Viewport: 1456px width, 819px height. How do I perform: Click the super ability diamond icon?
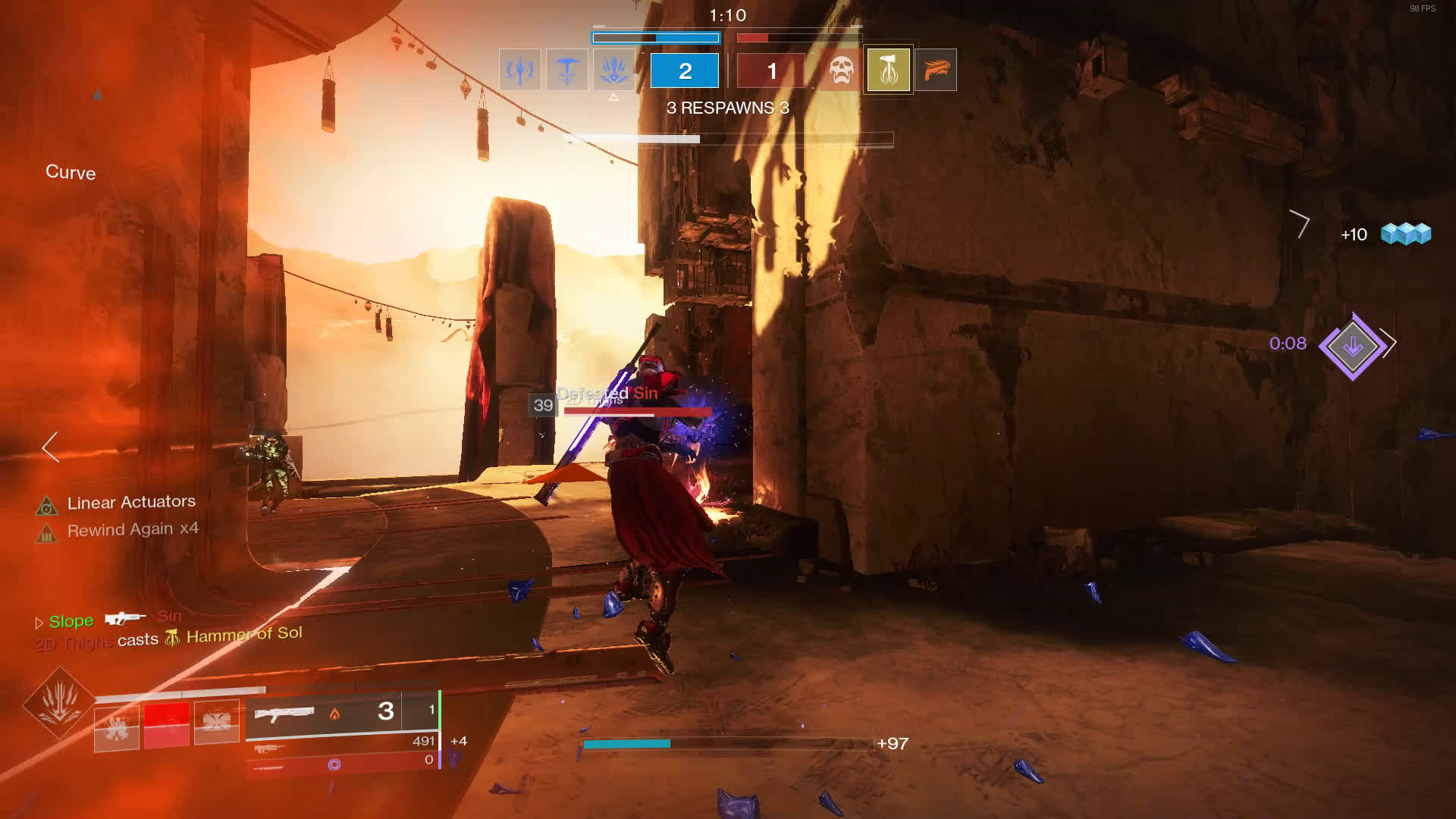(x=59, y=702)
